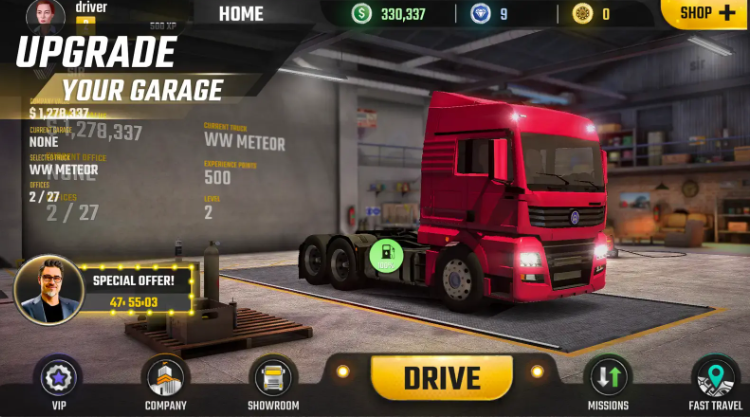Start driving with the DRIVE button
The height and width of the screenshot is (417, 750).
tap(442, 377)
